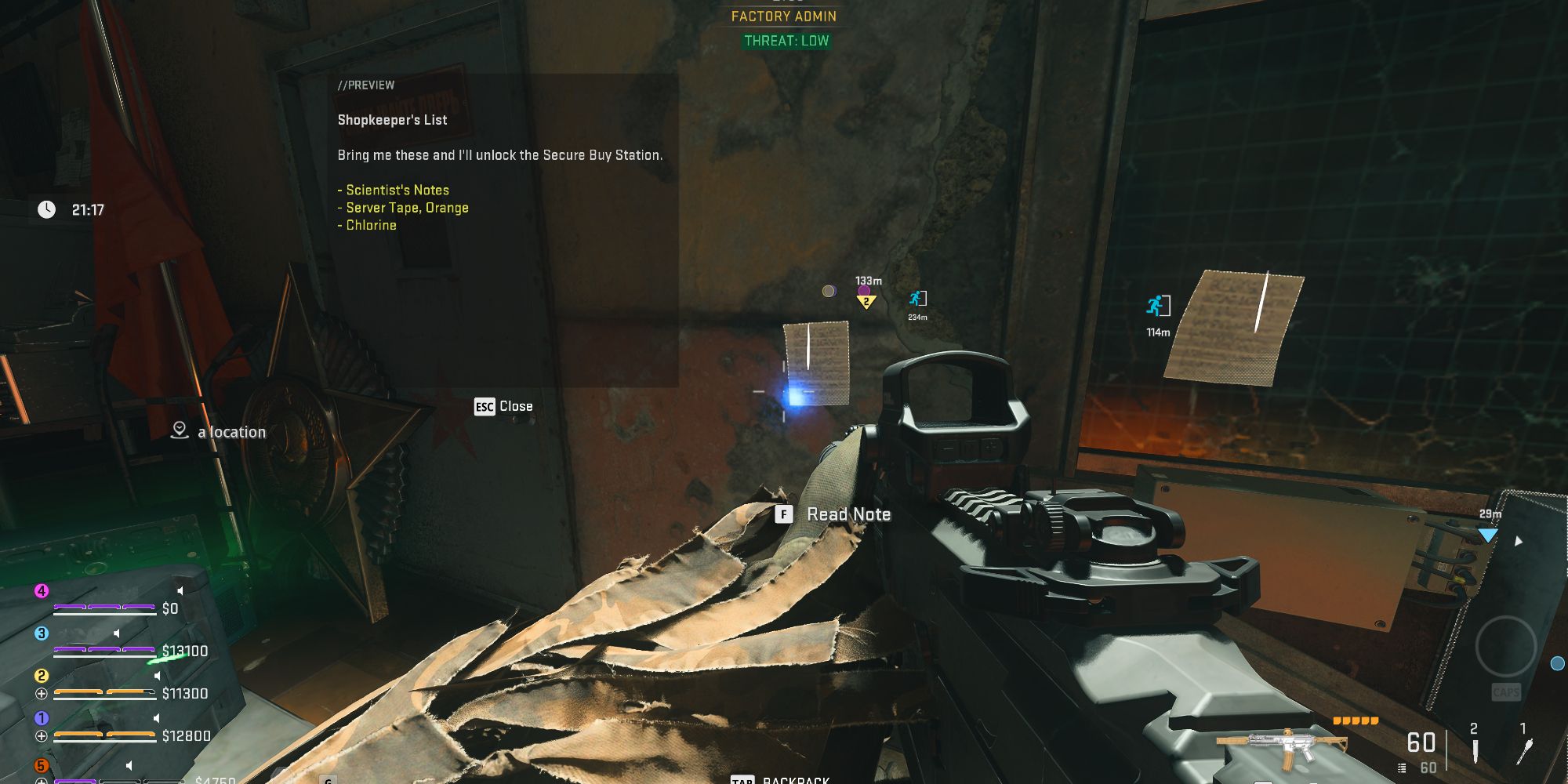Select the Scientist's Notes list entry
Image resolution: width=1568 pixels, height=784 pixels.
(x=394, y=190)
